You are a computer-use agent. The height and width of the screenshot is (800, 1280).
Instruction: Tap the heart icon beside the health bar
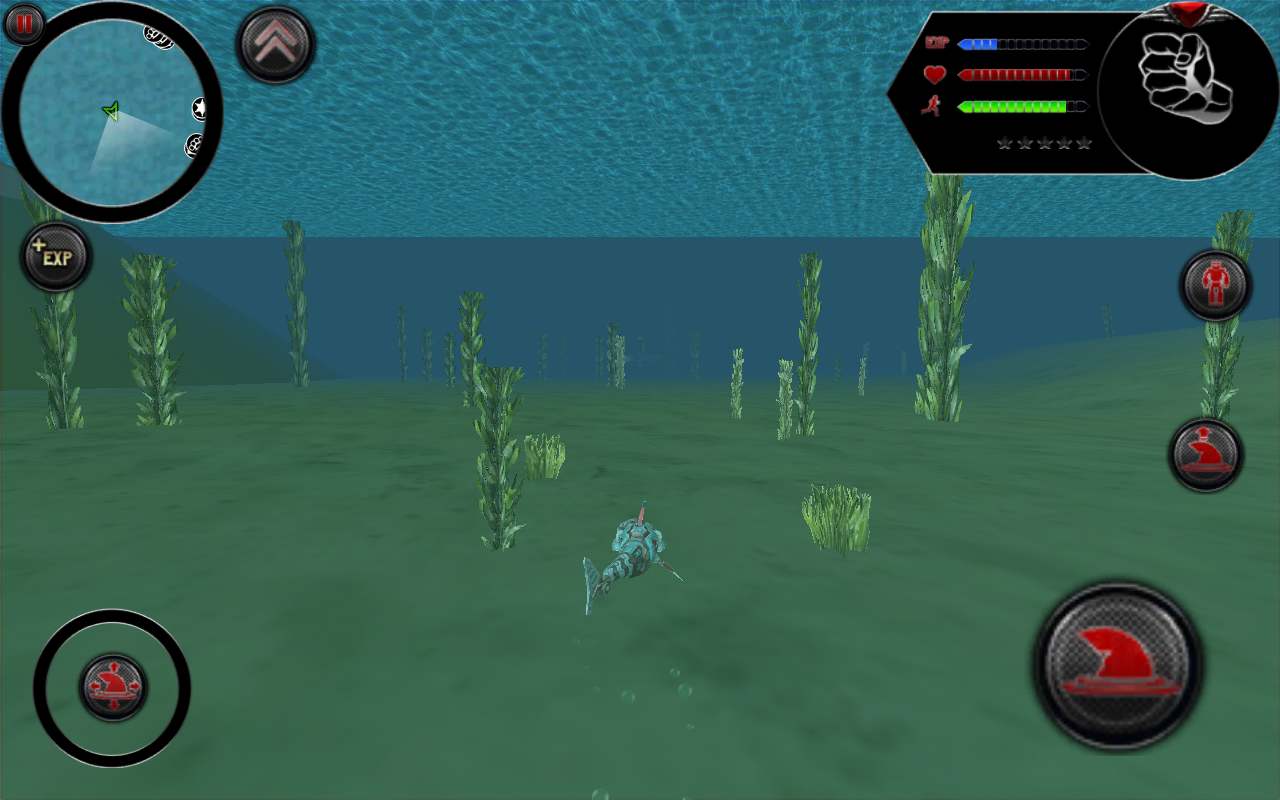934,73
